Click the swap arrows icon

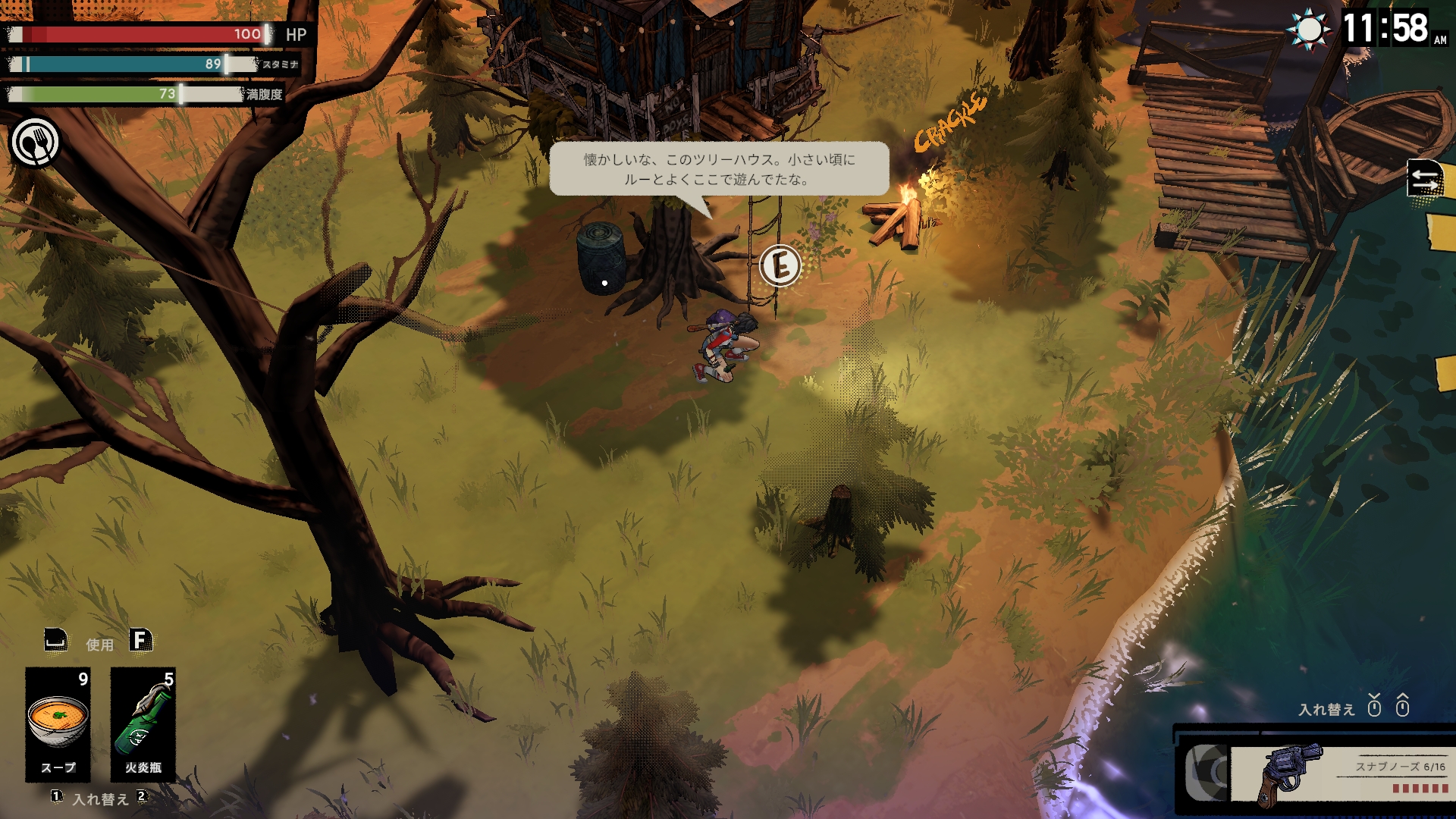click(1424, 180)
